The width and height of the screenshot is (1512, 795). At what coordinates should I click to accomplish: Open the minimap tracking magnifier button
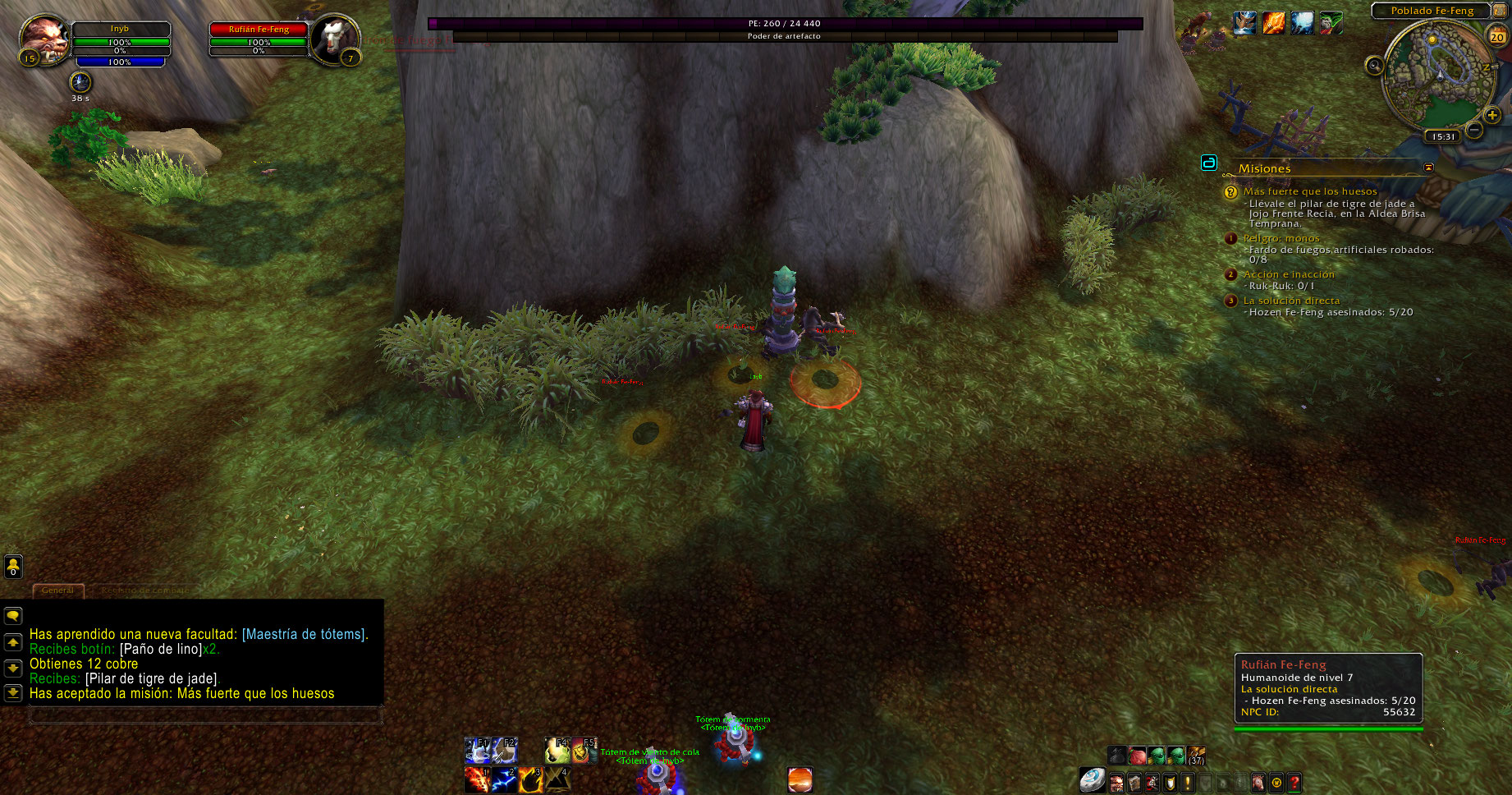coord(1374,66)
